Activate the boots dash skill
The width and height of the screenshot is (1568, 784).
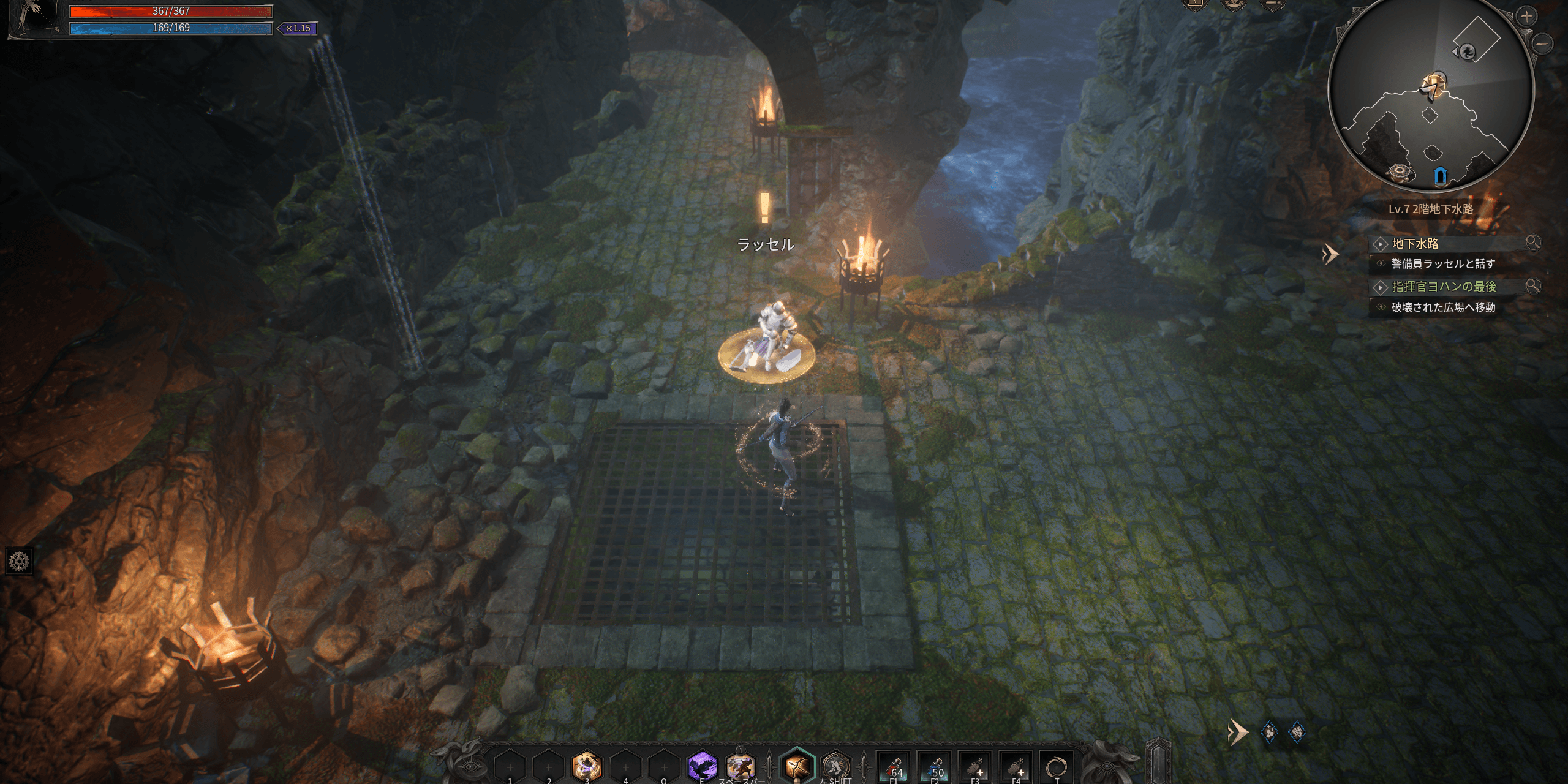tap(835, 766)
